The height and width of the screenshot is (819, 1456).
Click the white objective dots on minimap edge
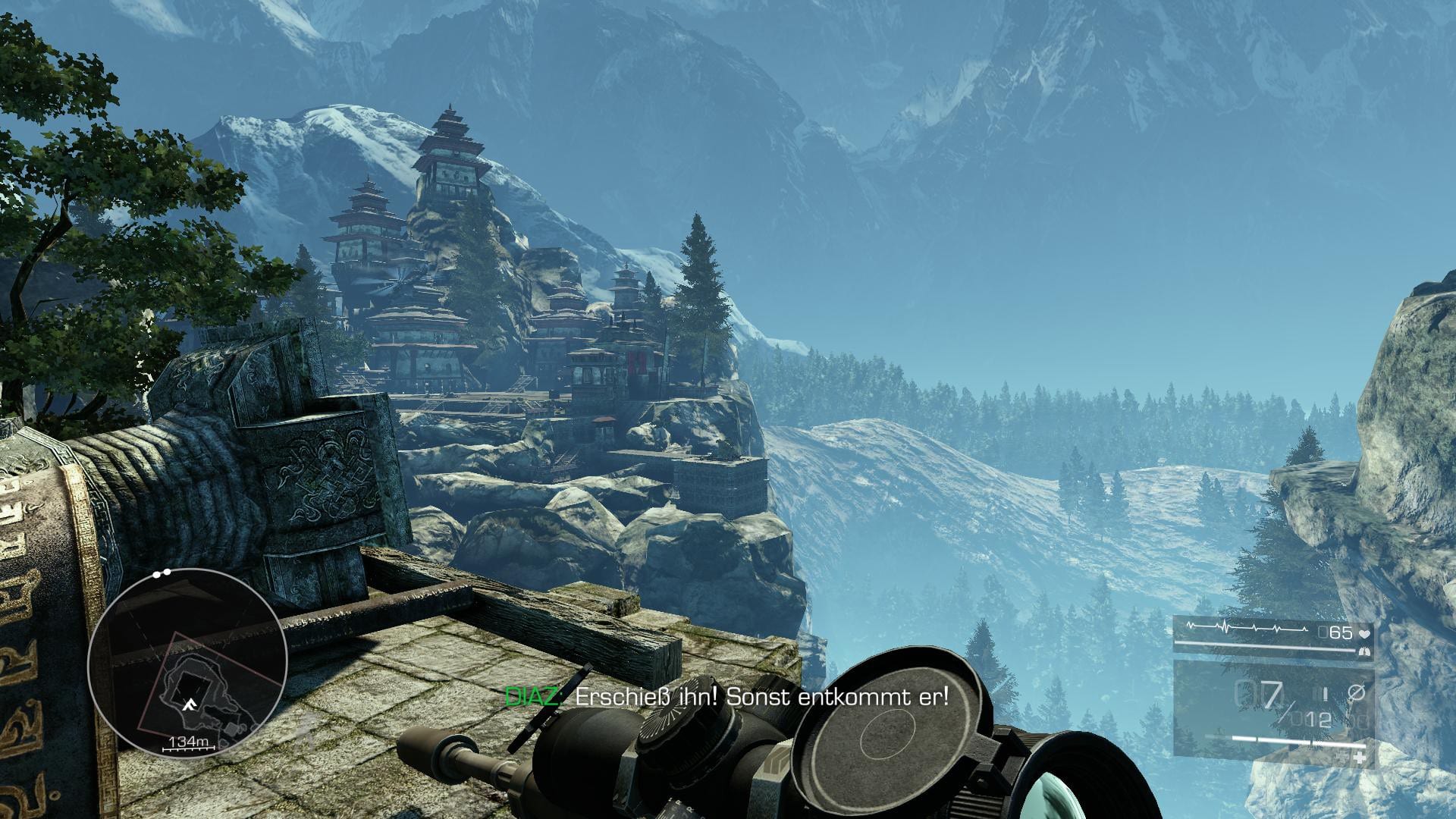tap(162, 574)
